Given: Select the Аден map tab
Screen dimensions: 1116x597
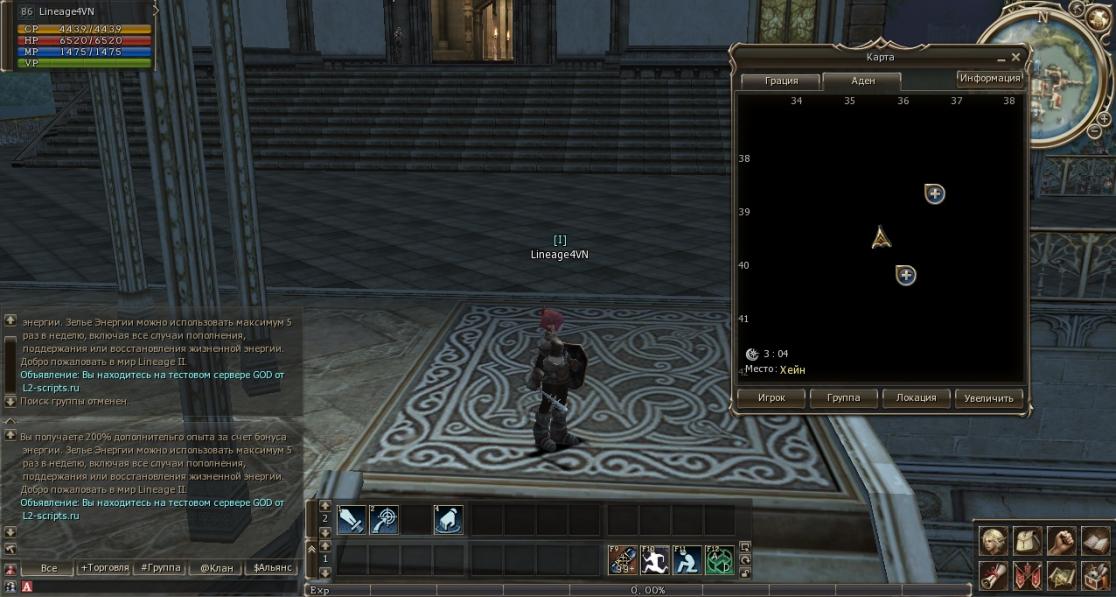Looking at the screenshot, I should (x=862, y=81).
